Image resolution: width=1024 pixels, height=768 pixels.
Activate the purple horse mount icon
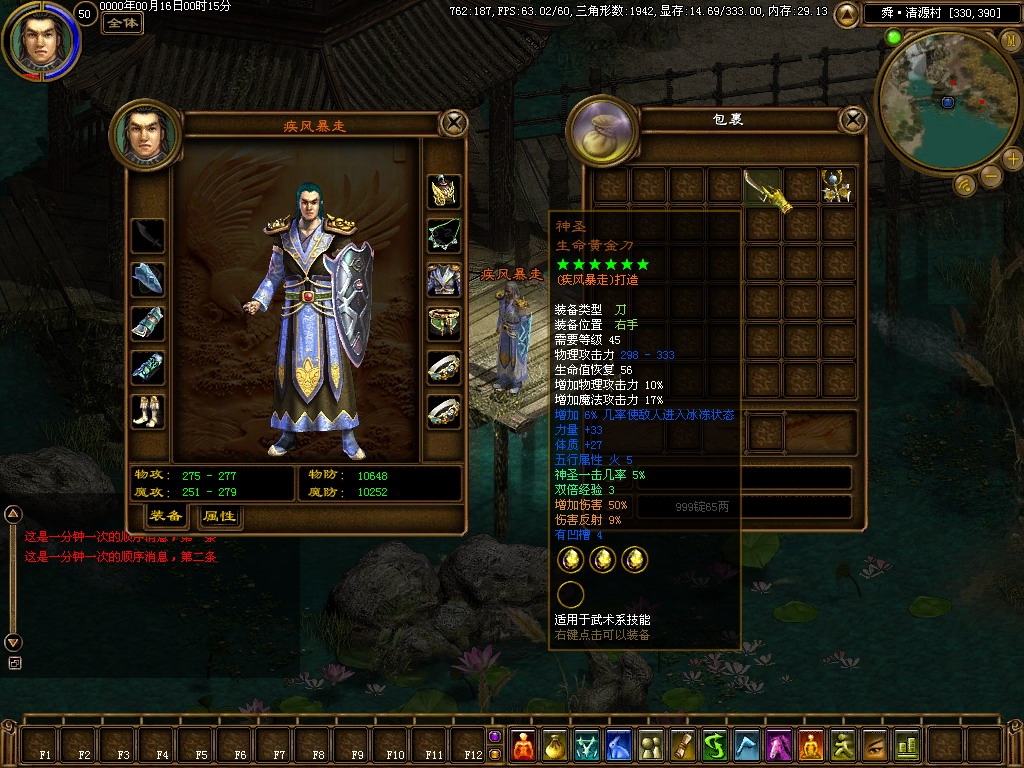pyautogui.click(x=779, y=745)
